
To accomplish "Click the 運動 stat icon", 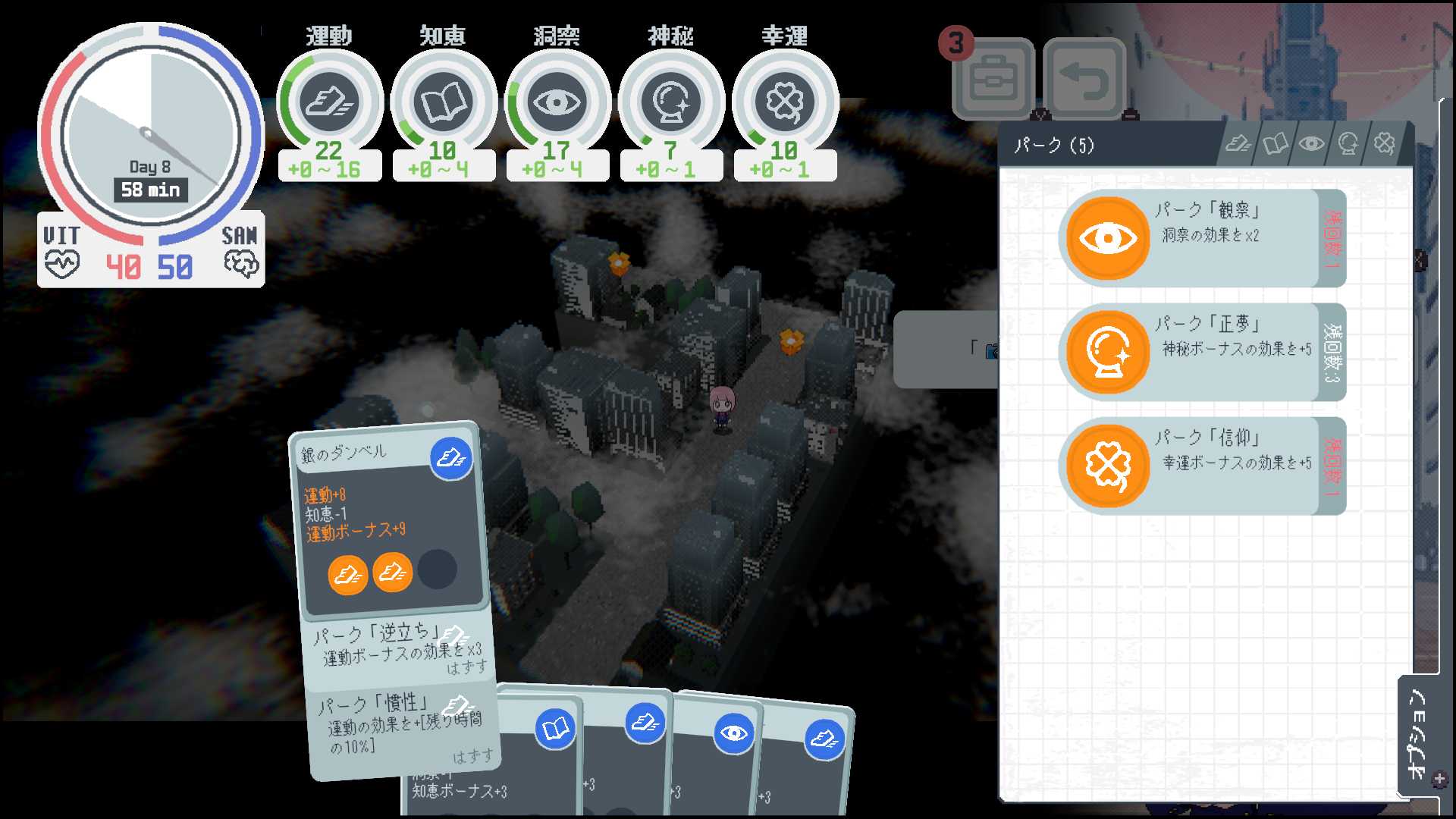I will (329, 102).
